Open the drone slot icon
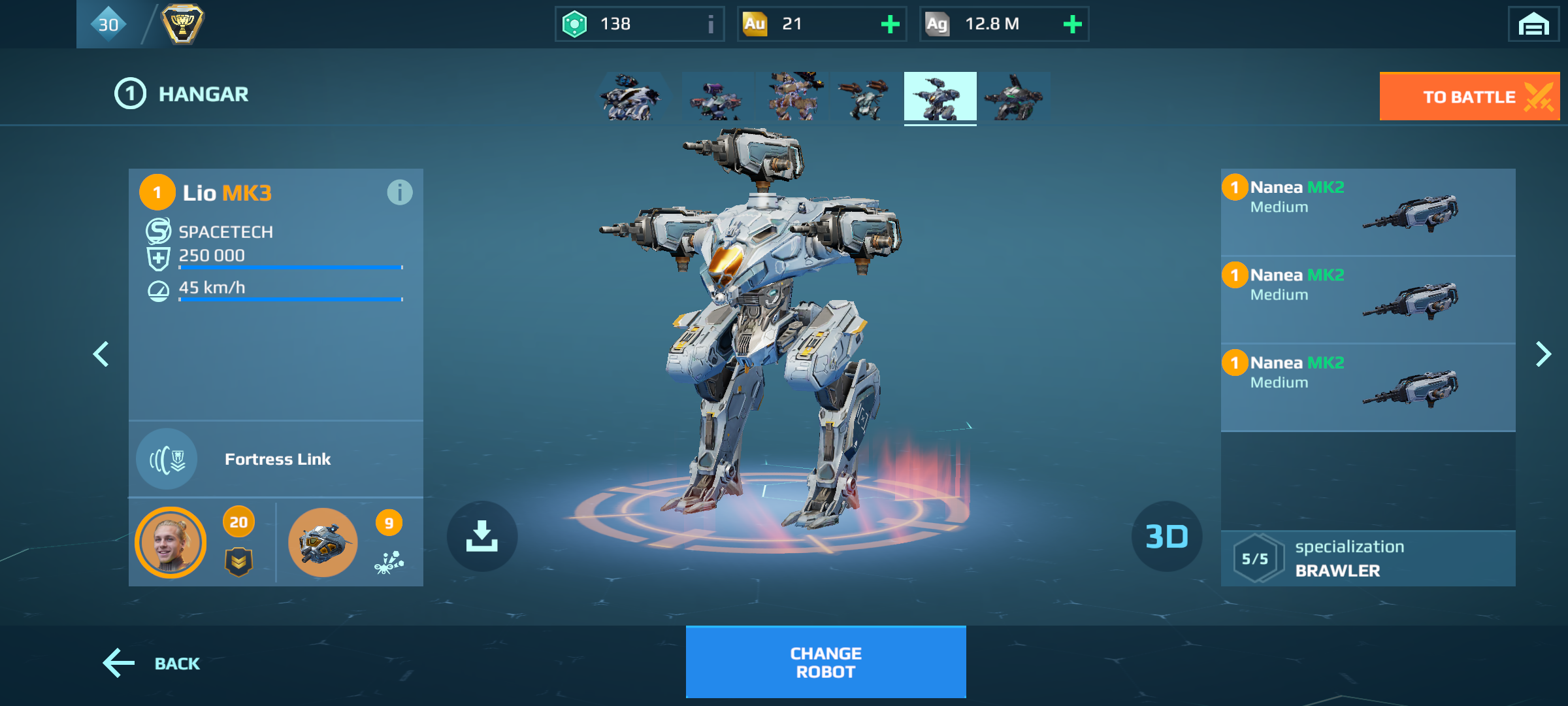This screenshot has width=1568, height=706. [322, 543]
